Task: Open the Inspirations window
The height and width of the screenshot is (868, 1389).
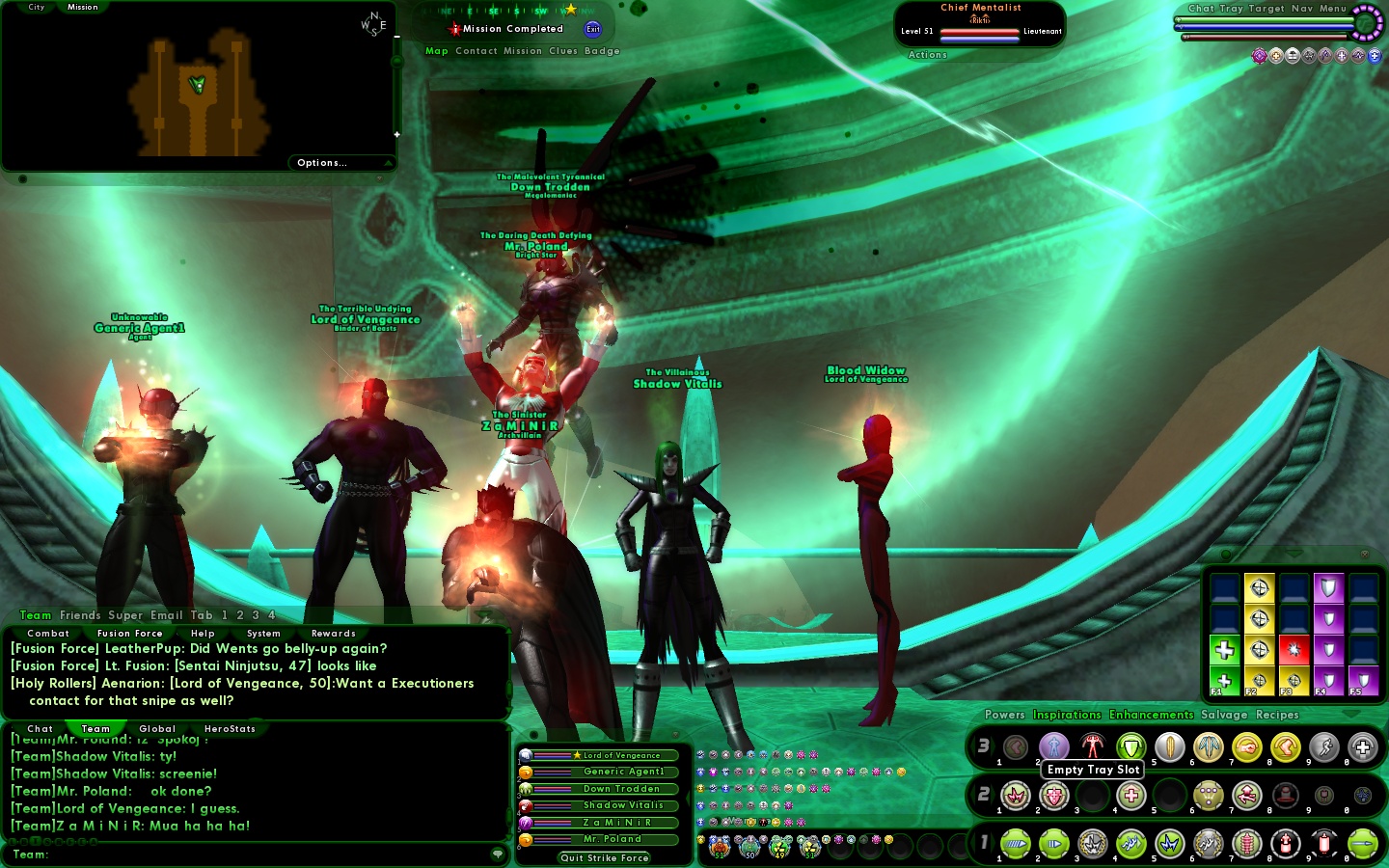Action: click(1067, 715)
